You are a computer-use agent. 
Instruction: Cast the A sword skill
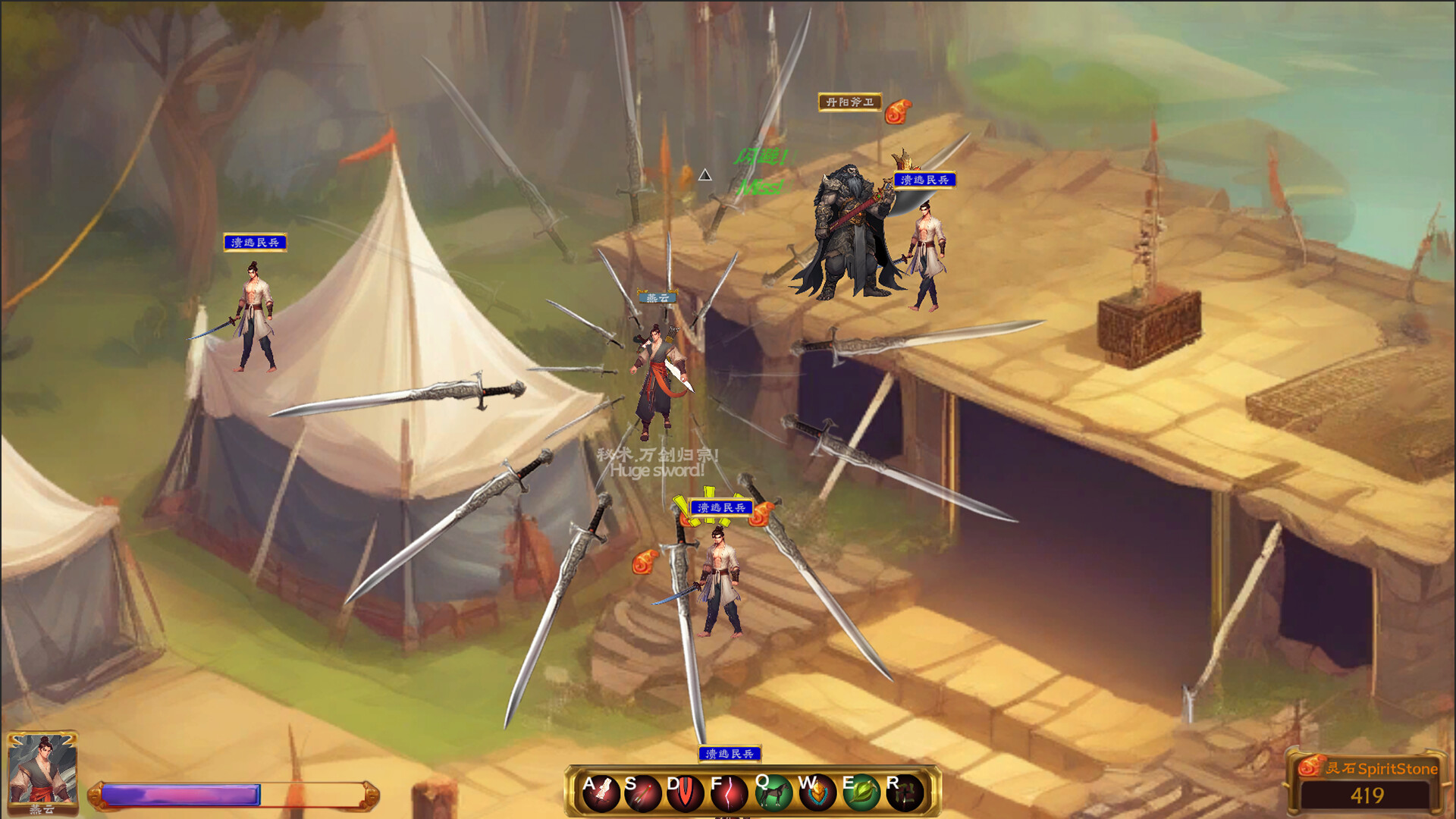pos(603,793)
